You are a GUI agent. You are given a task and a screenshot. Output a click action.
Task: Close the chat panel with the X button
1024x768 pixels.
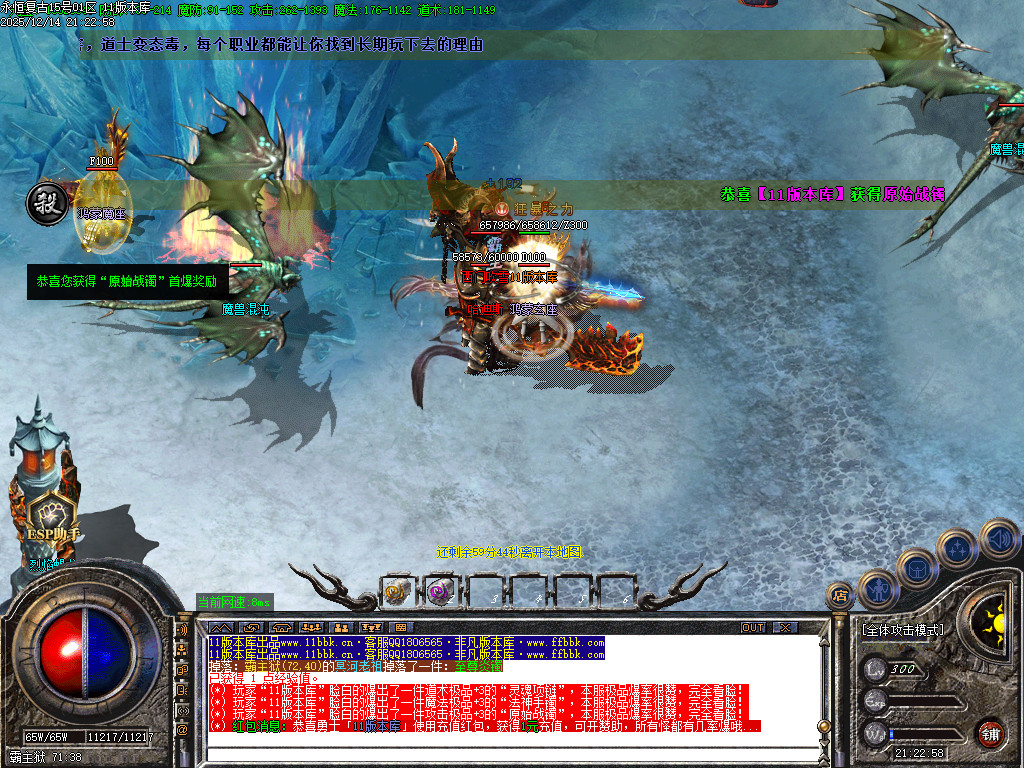(786, 627)
